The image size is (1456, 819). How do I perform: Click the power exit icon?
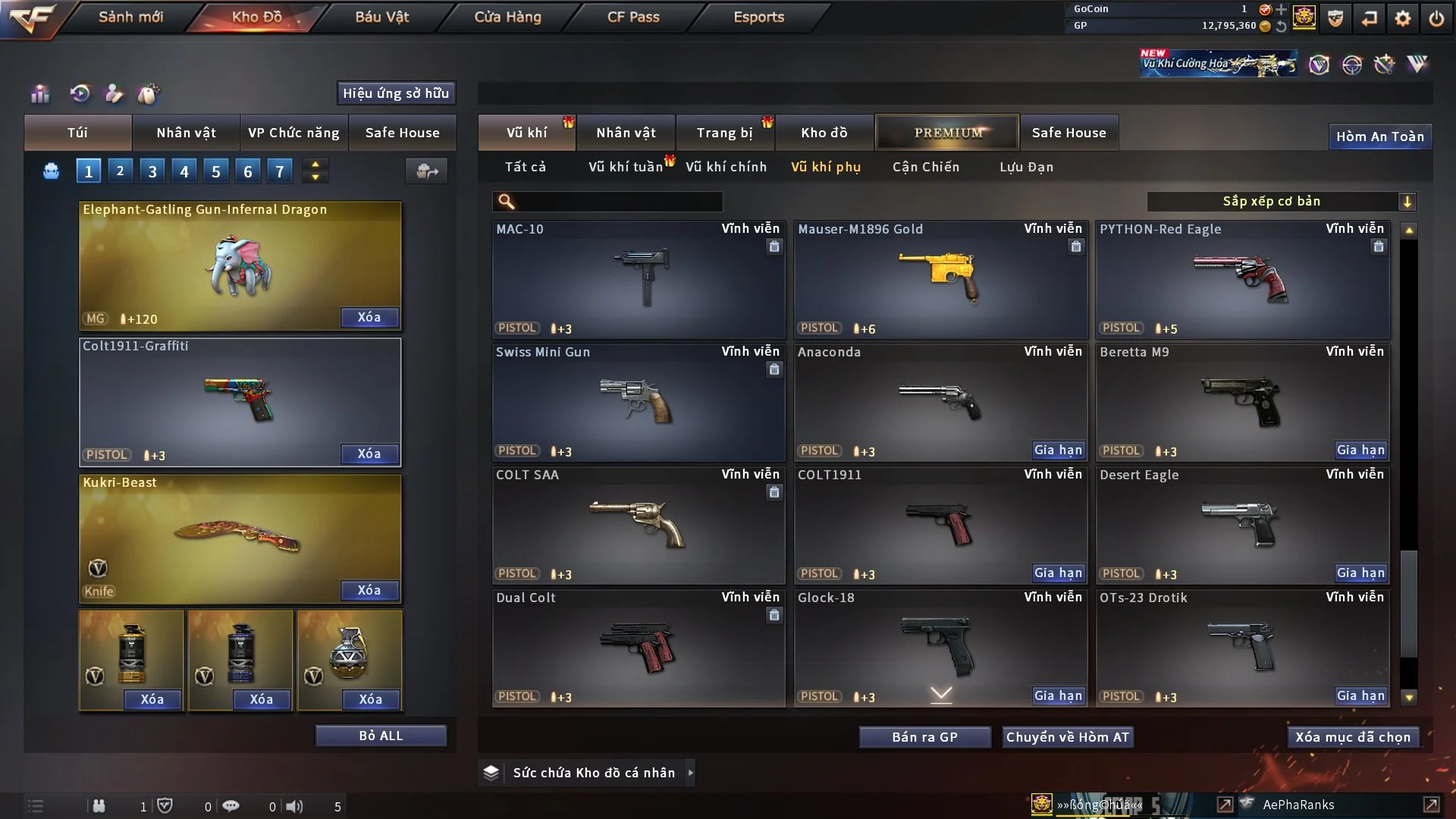tap(1436, 17)
